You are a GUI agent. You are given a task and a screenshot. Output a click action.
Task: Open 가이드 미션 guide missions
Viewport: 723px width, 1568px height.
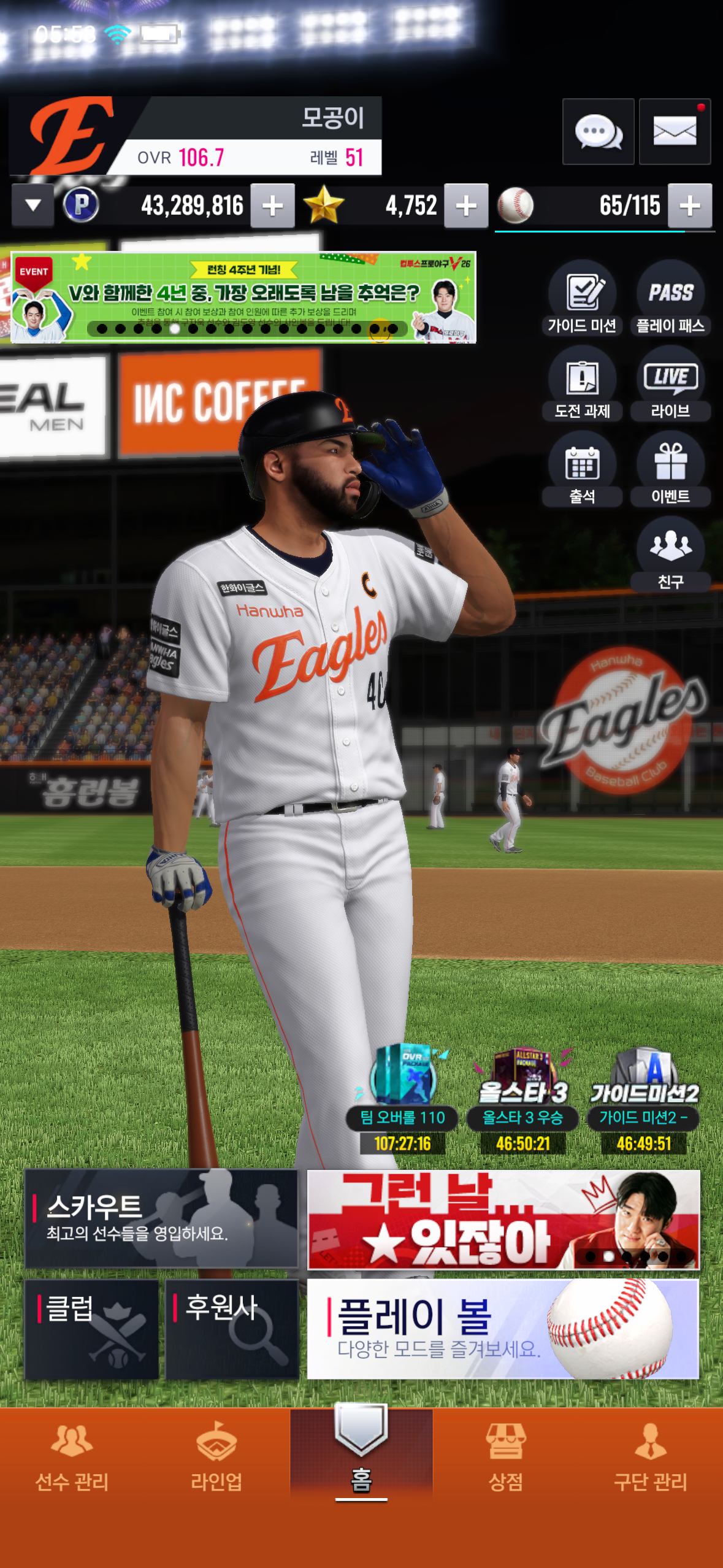[x=582, y=299]
